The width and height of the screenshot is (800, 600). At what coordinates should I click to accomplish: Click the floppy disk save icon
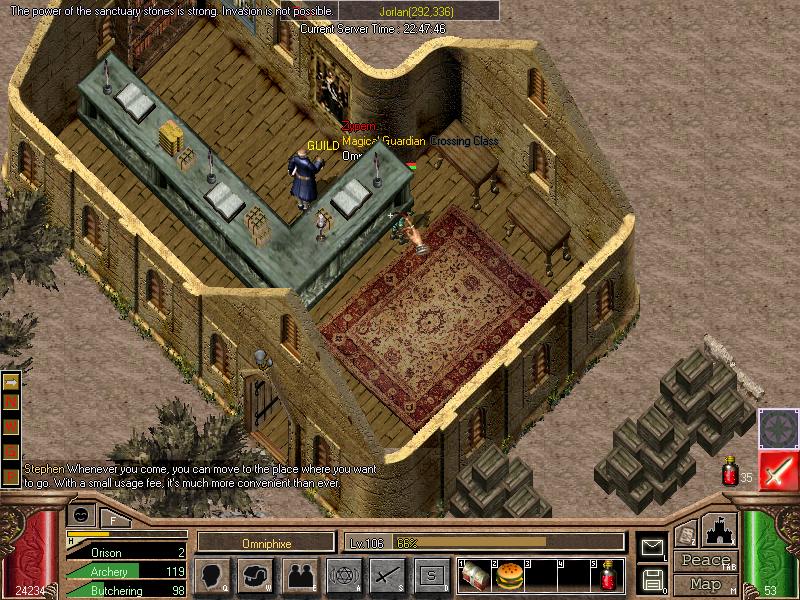652,579
